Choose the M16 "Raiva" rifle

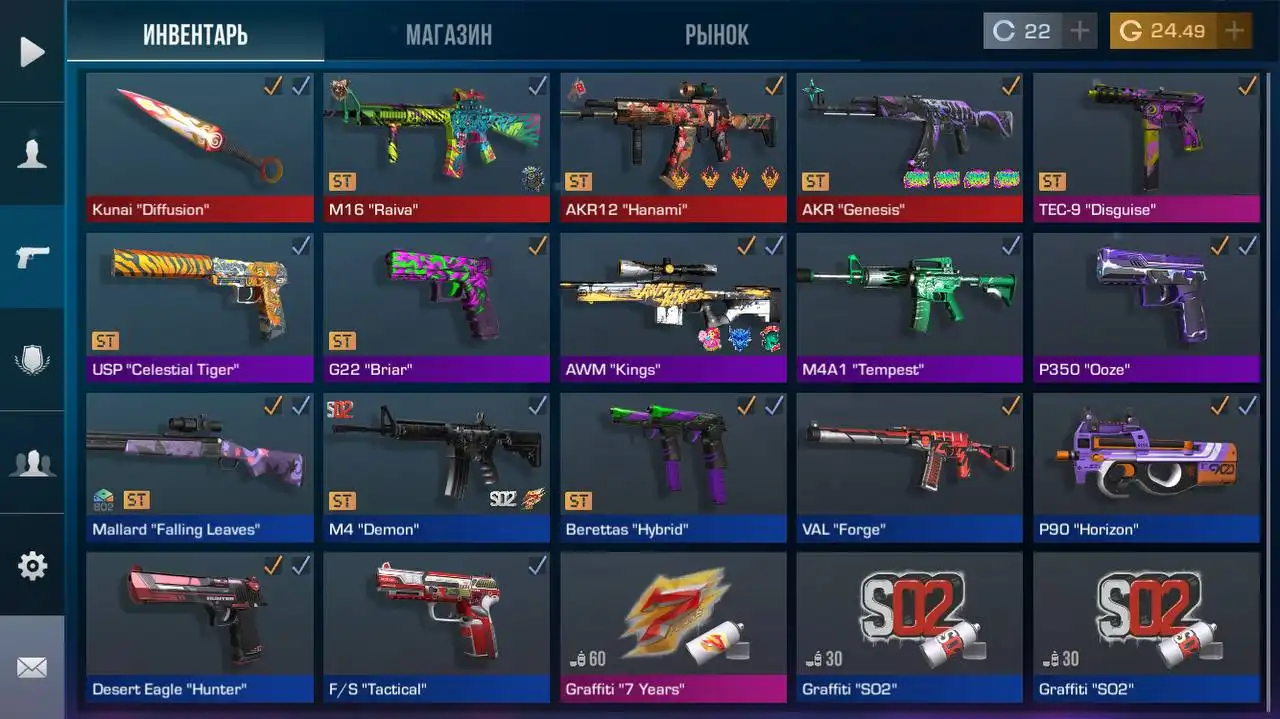tap(436, 146)
